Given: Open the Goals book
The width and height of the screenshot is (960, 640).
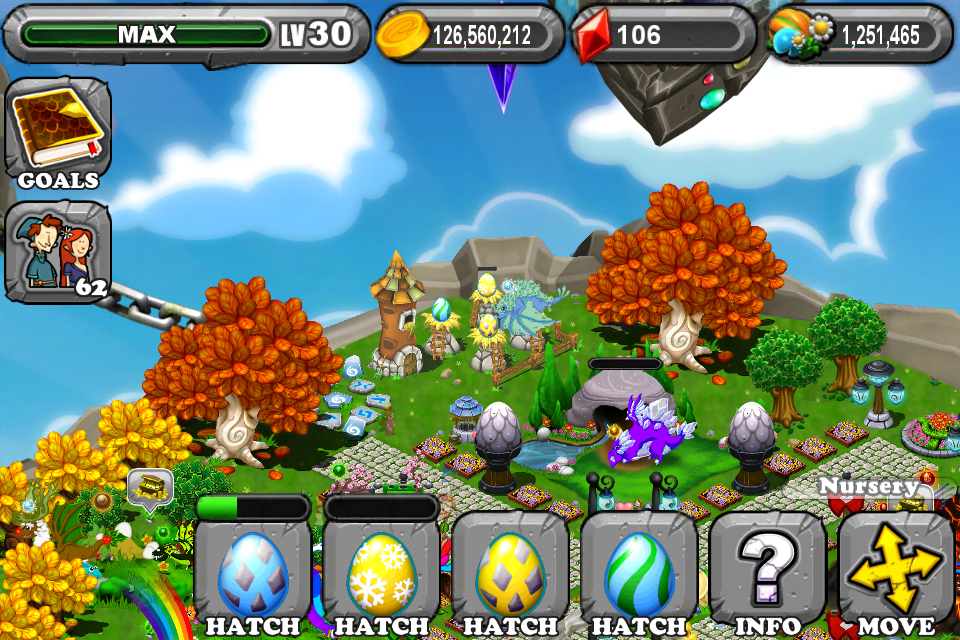Looking at the screenshot, I should click(x=58, y=131).
